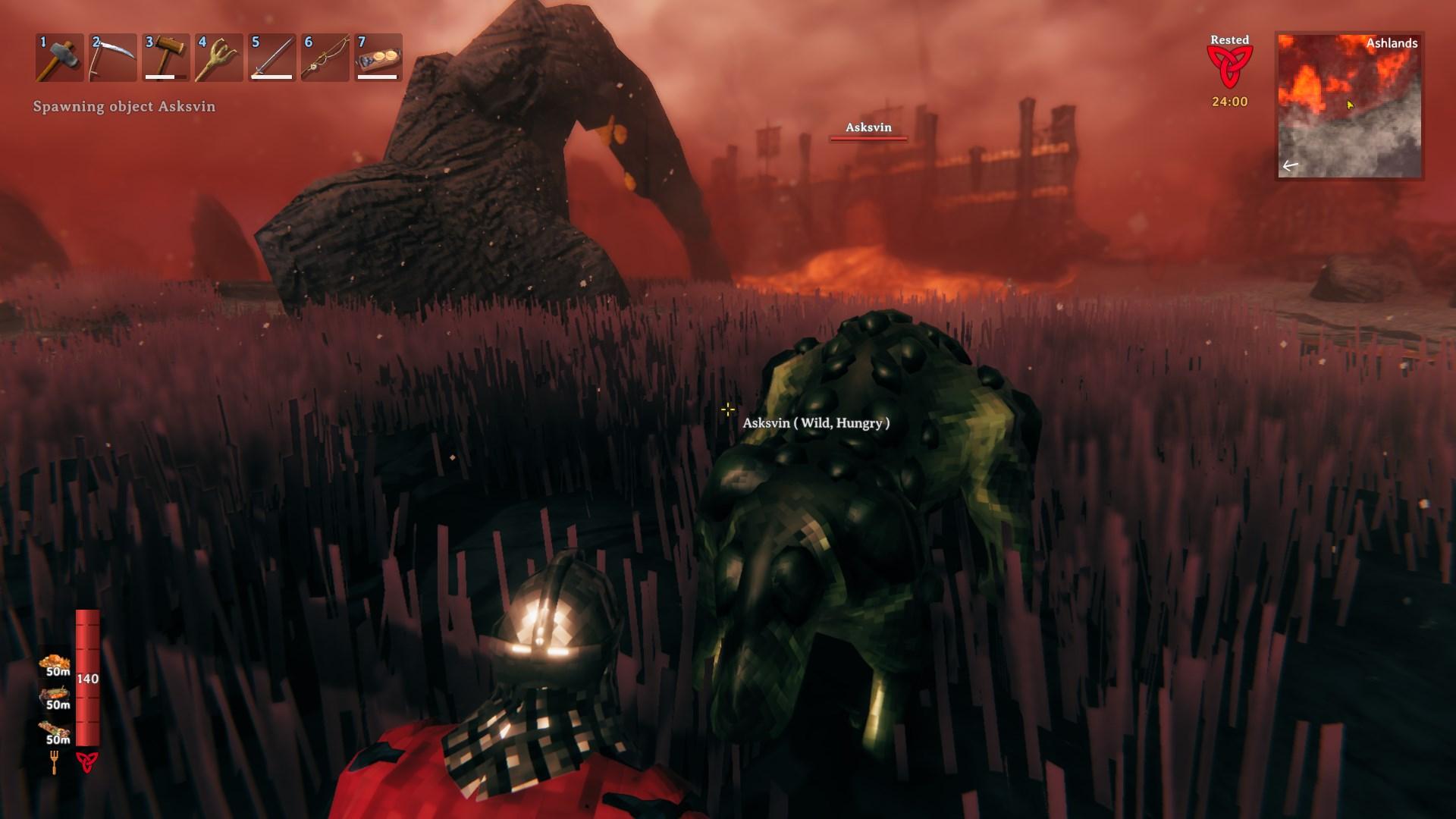Equip the scythe from the hotbar

coord(112,58)
